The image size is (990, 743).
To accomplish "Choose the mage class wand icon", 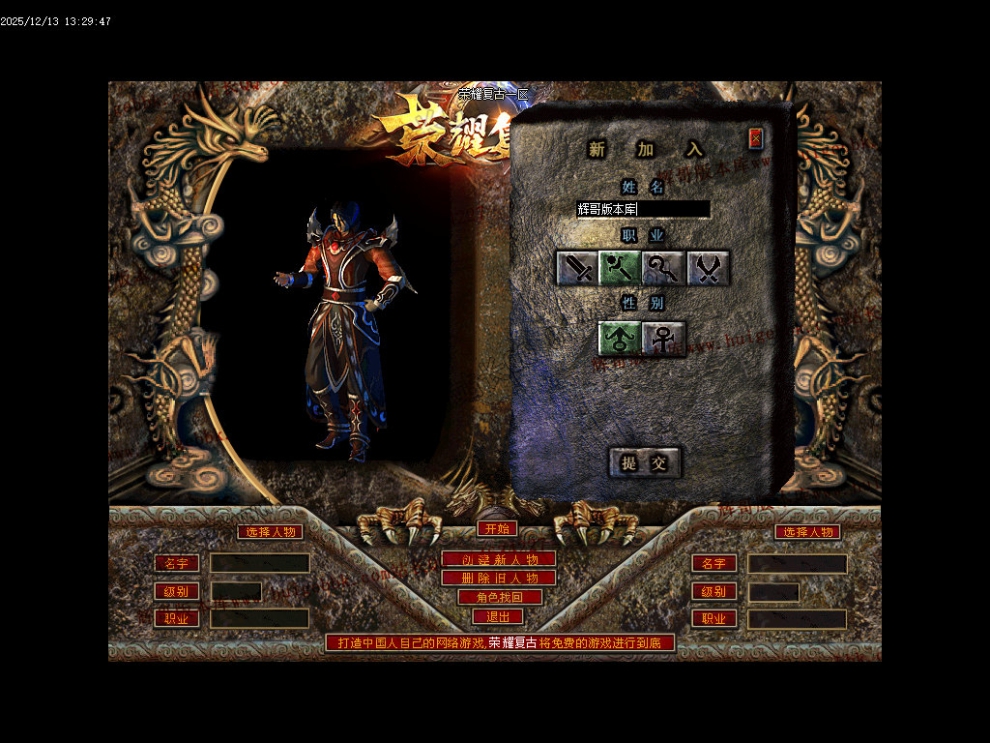I will 620,268.
